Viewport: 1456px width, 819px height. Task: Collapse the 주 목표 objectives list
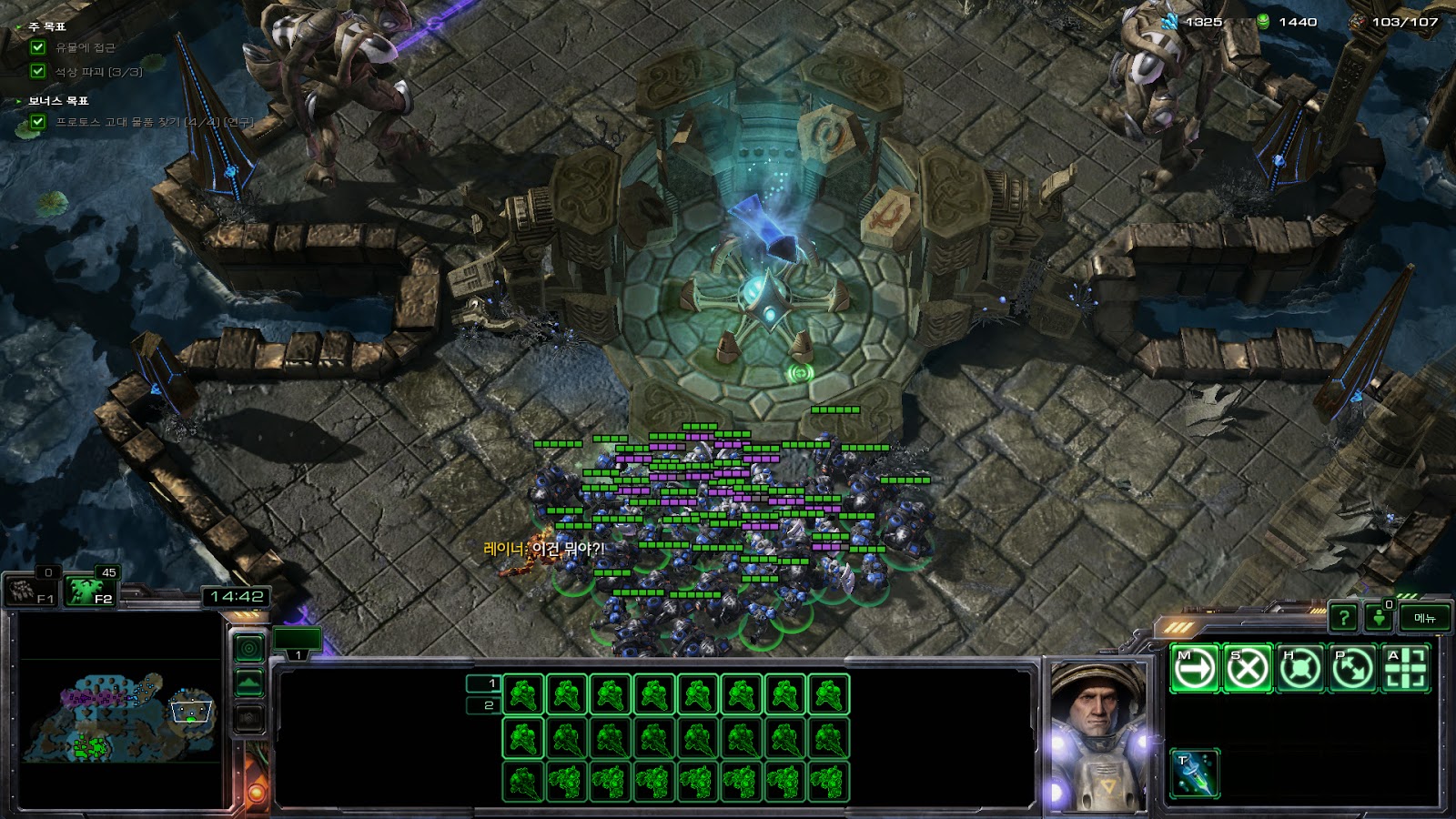click(x=20, y=27)
